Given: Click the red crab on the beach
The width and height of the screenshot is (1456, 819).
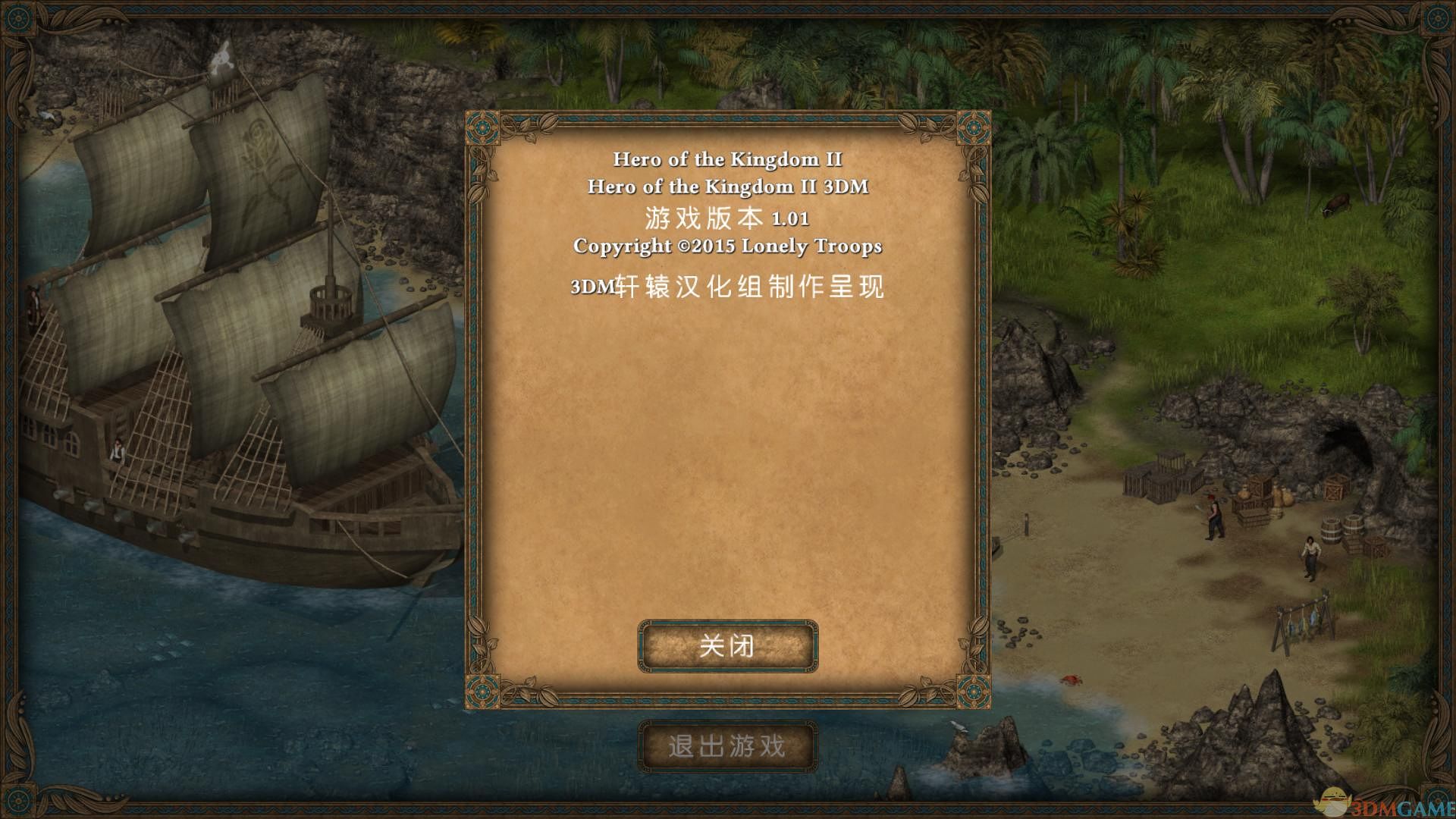Looking at the screenshot, I should point(1072,679).
